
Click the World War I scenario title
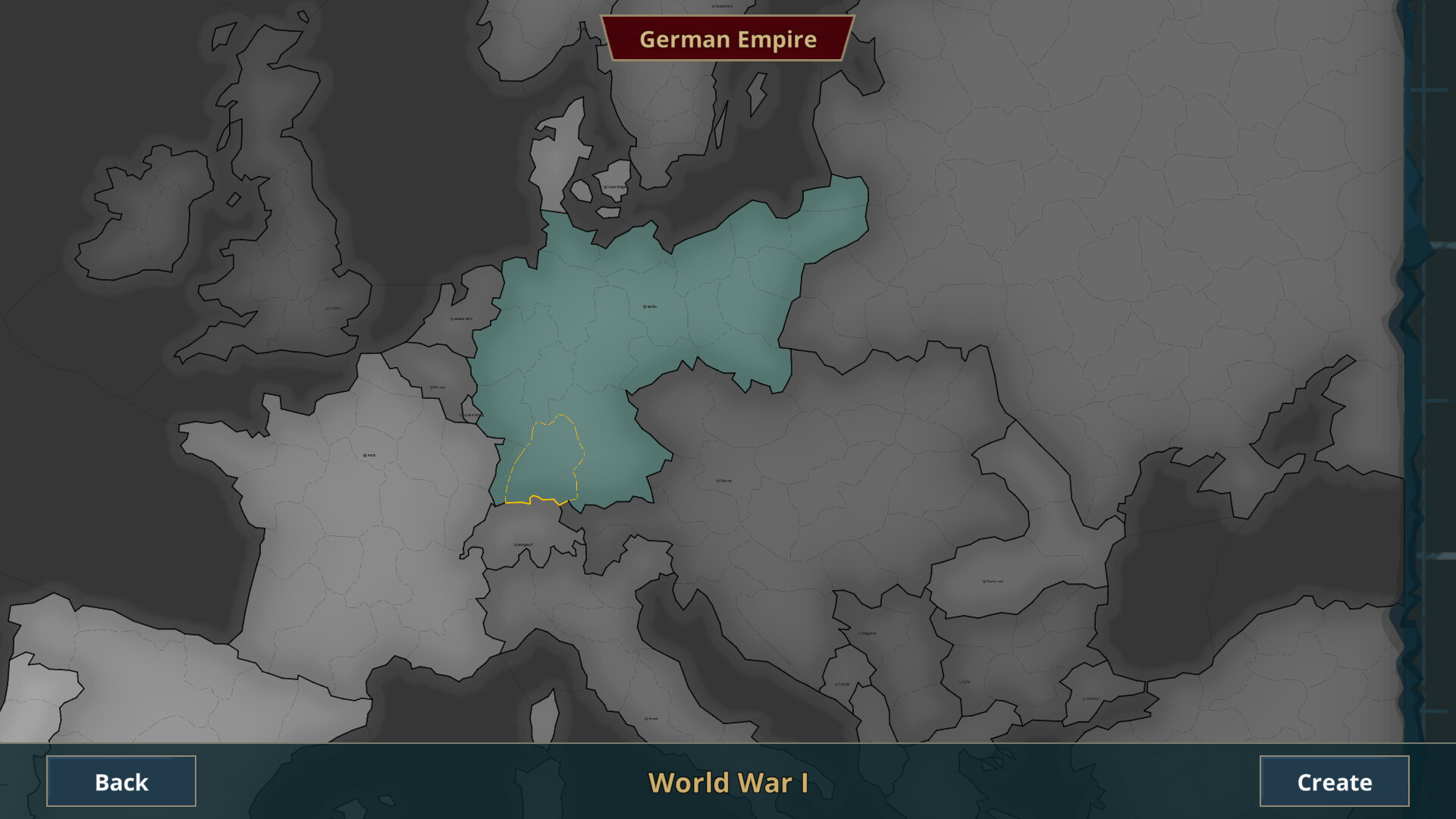point(728,783)
